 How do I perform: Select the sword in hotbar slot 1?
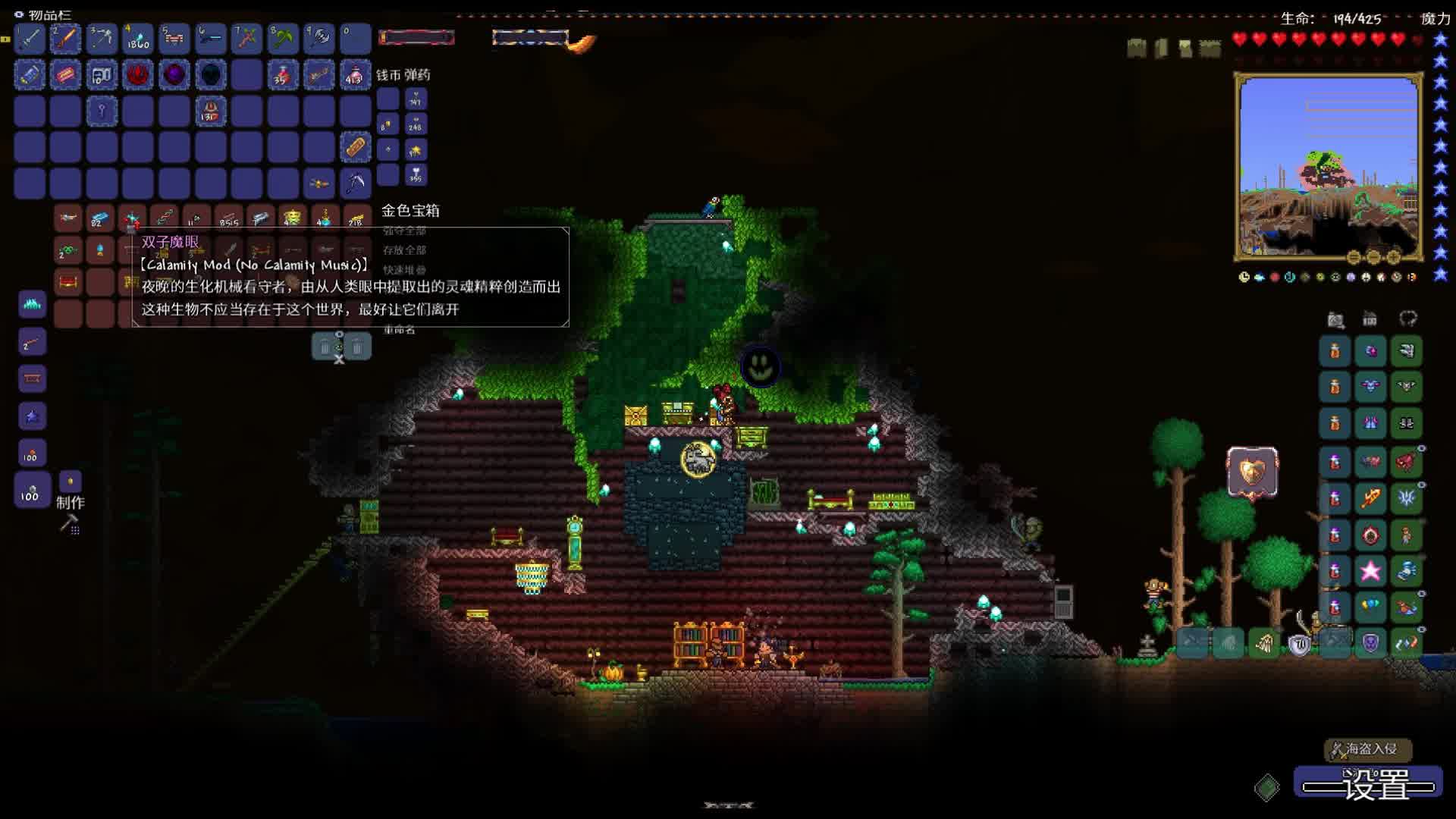click(30, 38)
